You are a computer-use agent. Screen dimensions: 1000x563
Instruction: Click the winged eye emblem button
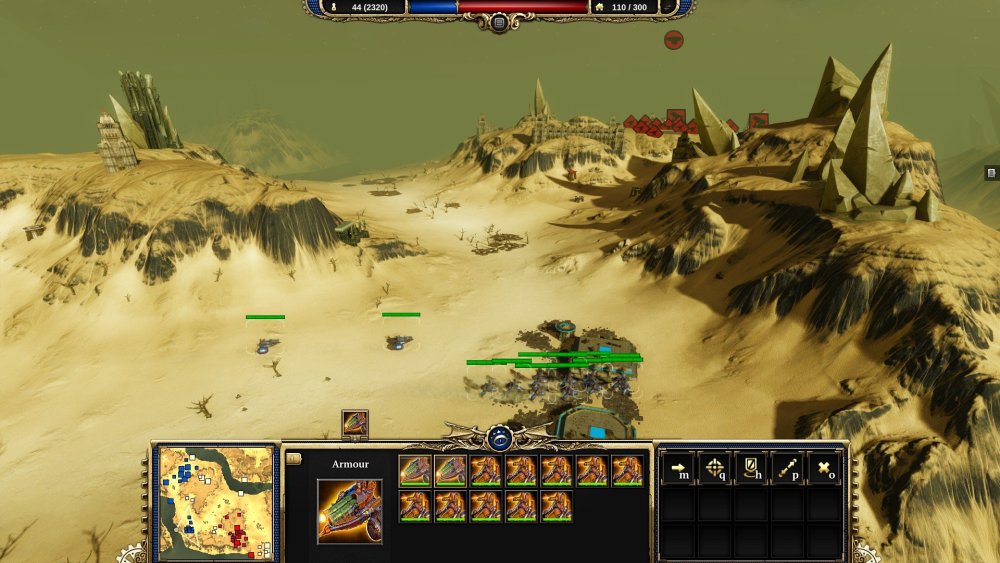[x=500, y=437]
